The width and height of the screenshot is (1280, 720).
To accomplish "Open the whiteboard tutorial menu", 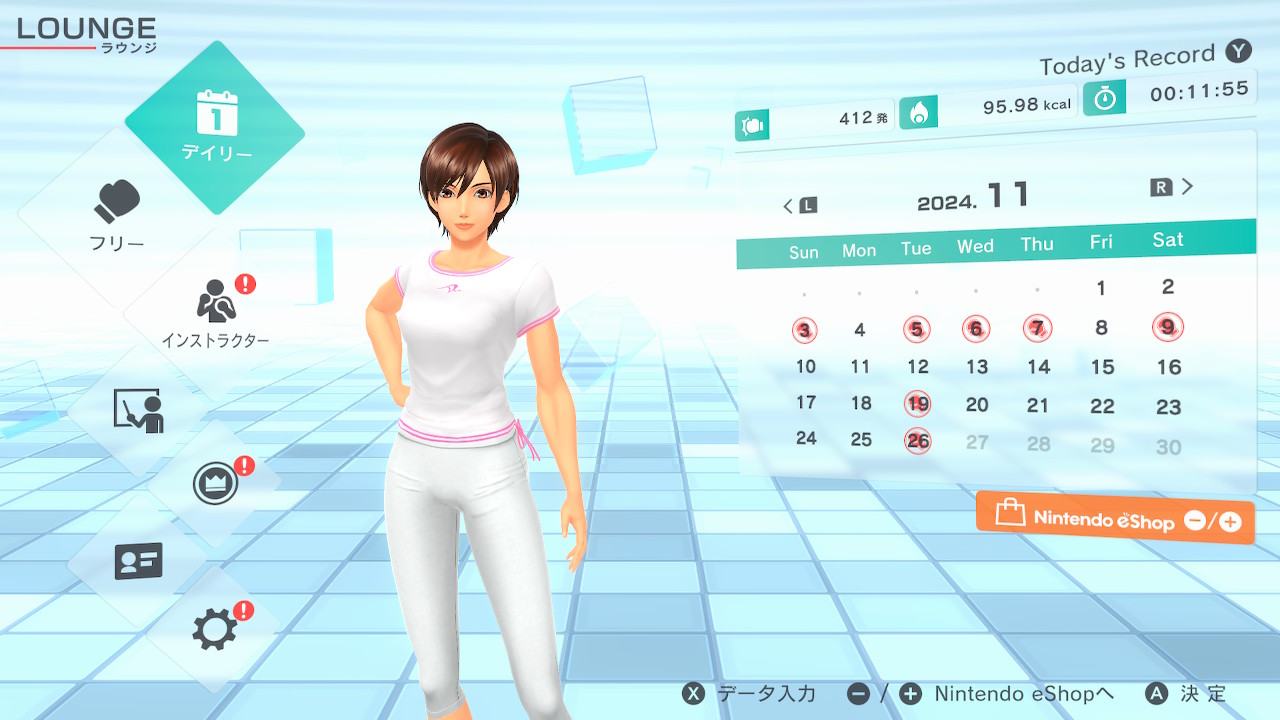I will tap(138, 410).
